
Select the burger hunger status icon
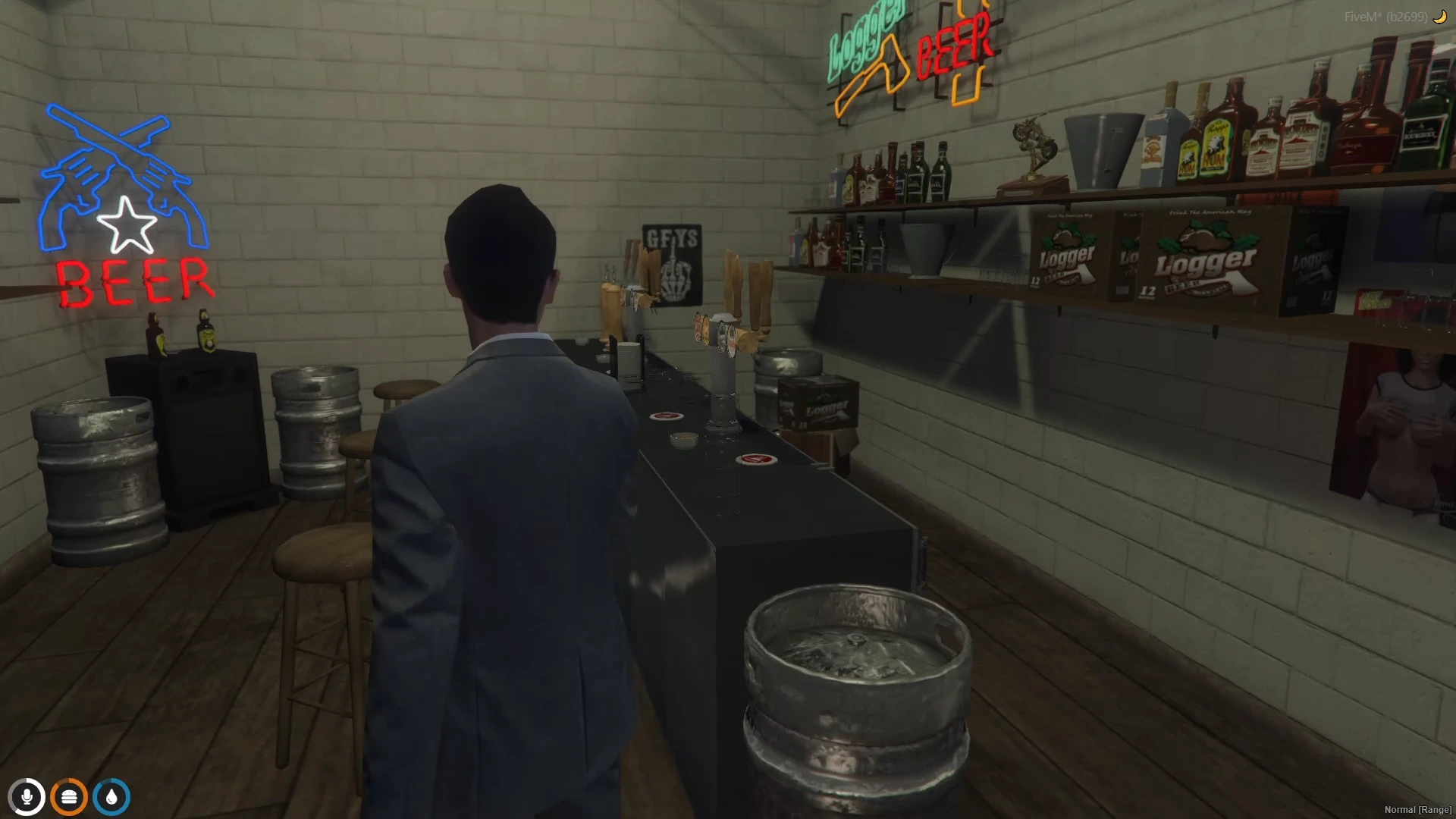click(x=69, y=797)
